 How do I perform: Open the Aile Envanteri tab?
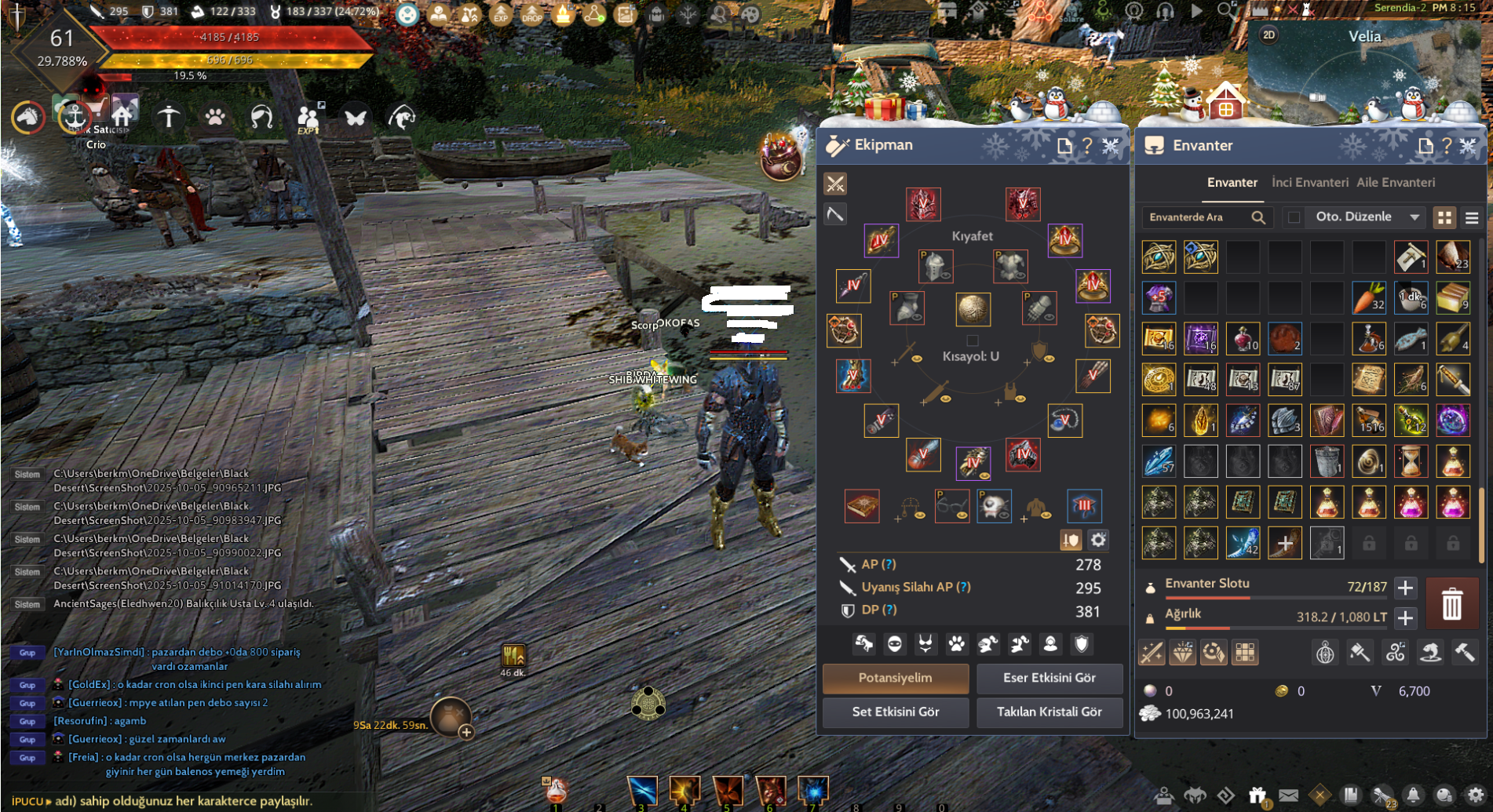1396,182
